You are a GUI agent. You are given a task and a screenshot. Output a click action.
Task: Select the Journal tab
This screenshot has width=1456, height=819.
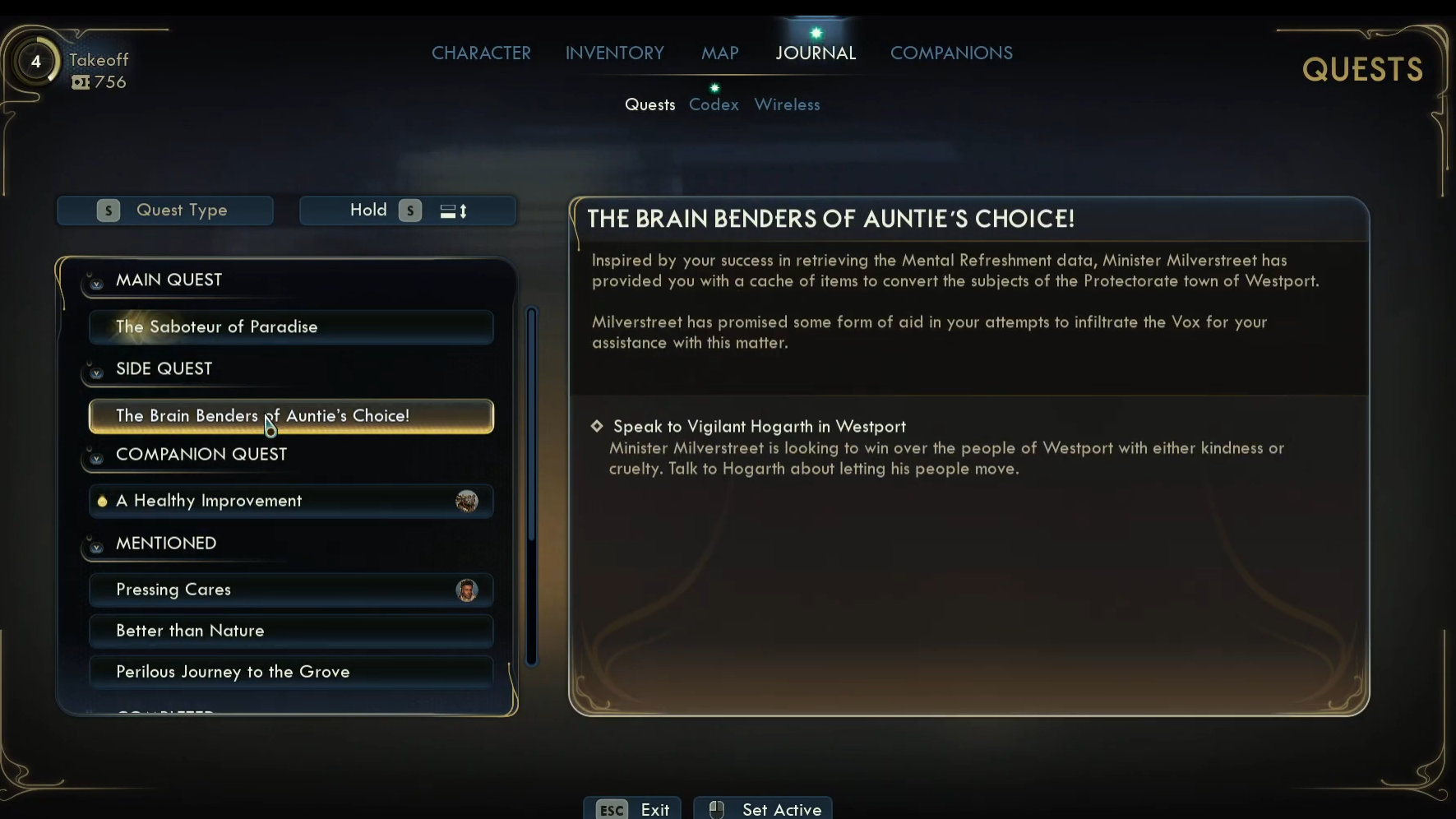point(816,53)
